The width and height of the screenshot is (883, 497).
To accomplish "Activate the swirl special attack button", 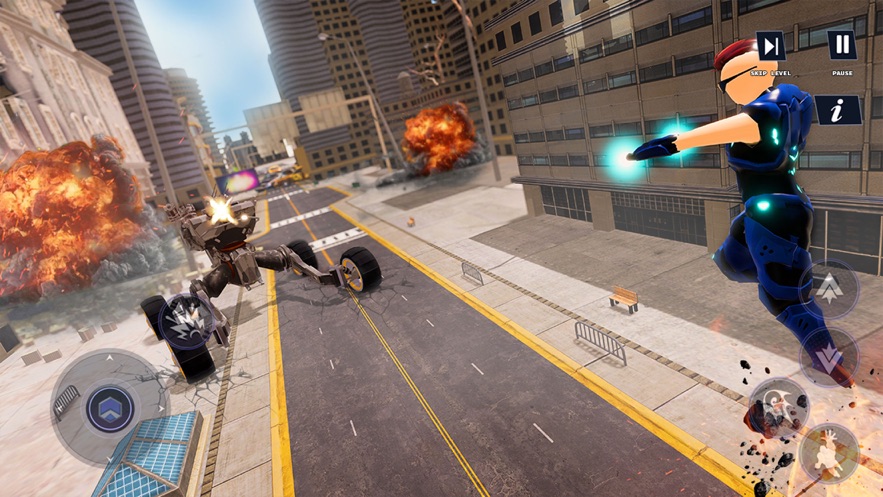I will (x=779, y=405).
